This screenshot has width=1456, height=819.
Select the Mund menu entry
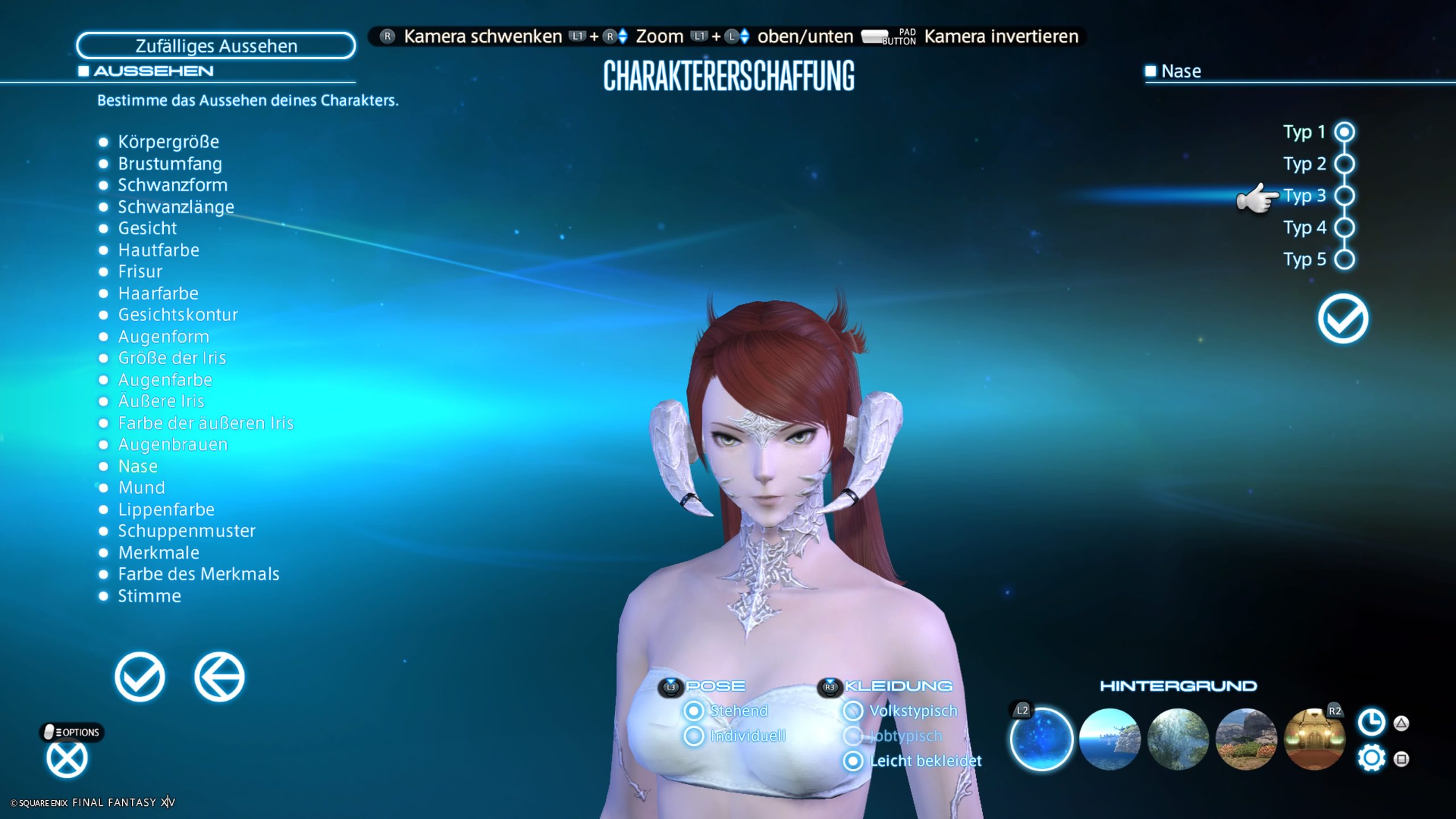click(141, 488)
